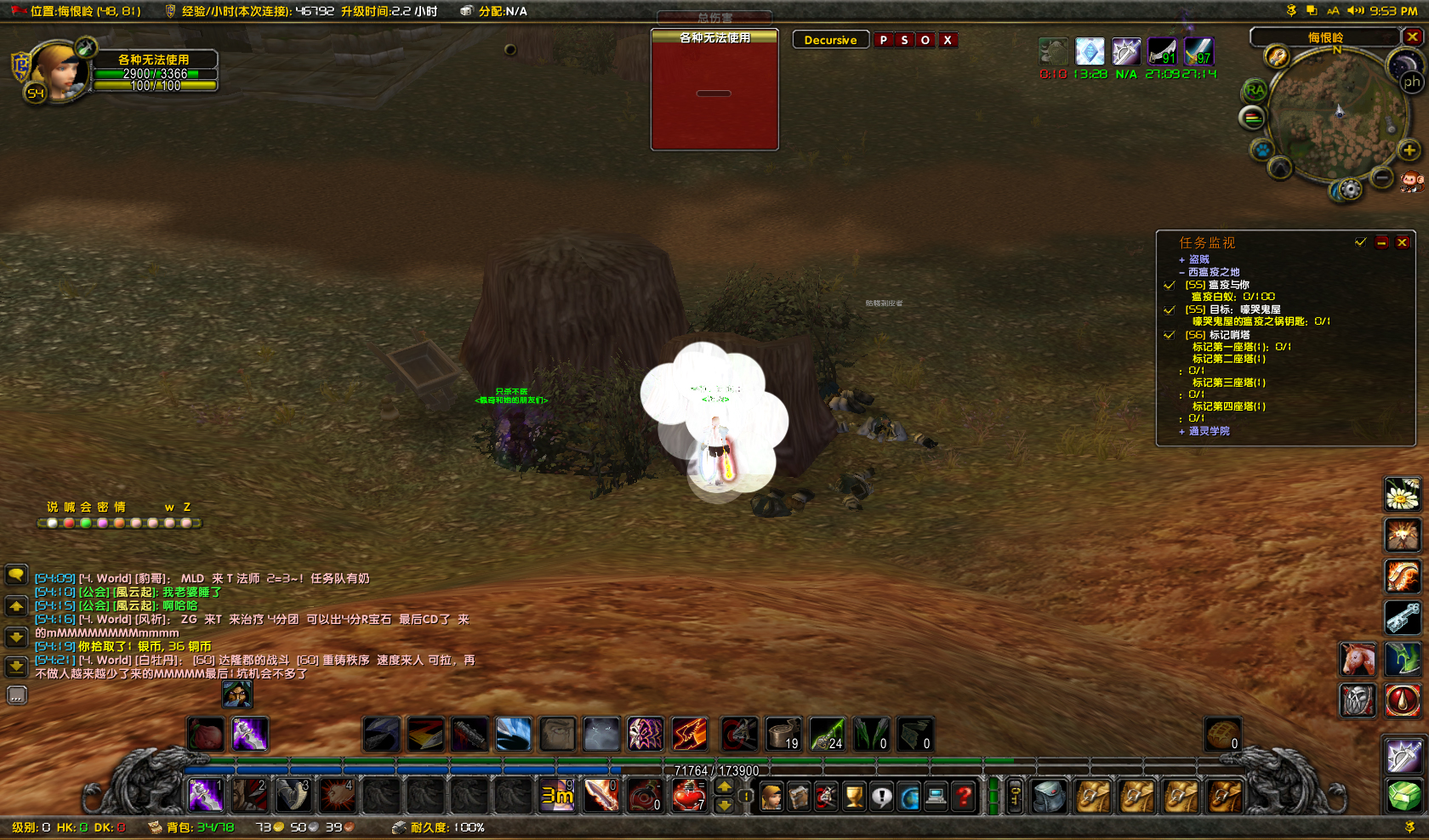This screenshot has height=840, width=1429.
Task: Toggle the checkmark in the 任务监视 title bar
Action: click(1360, 242)
